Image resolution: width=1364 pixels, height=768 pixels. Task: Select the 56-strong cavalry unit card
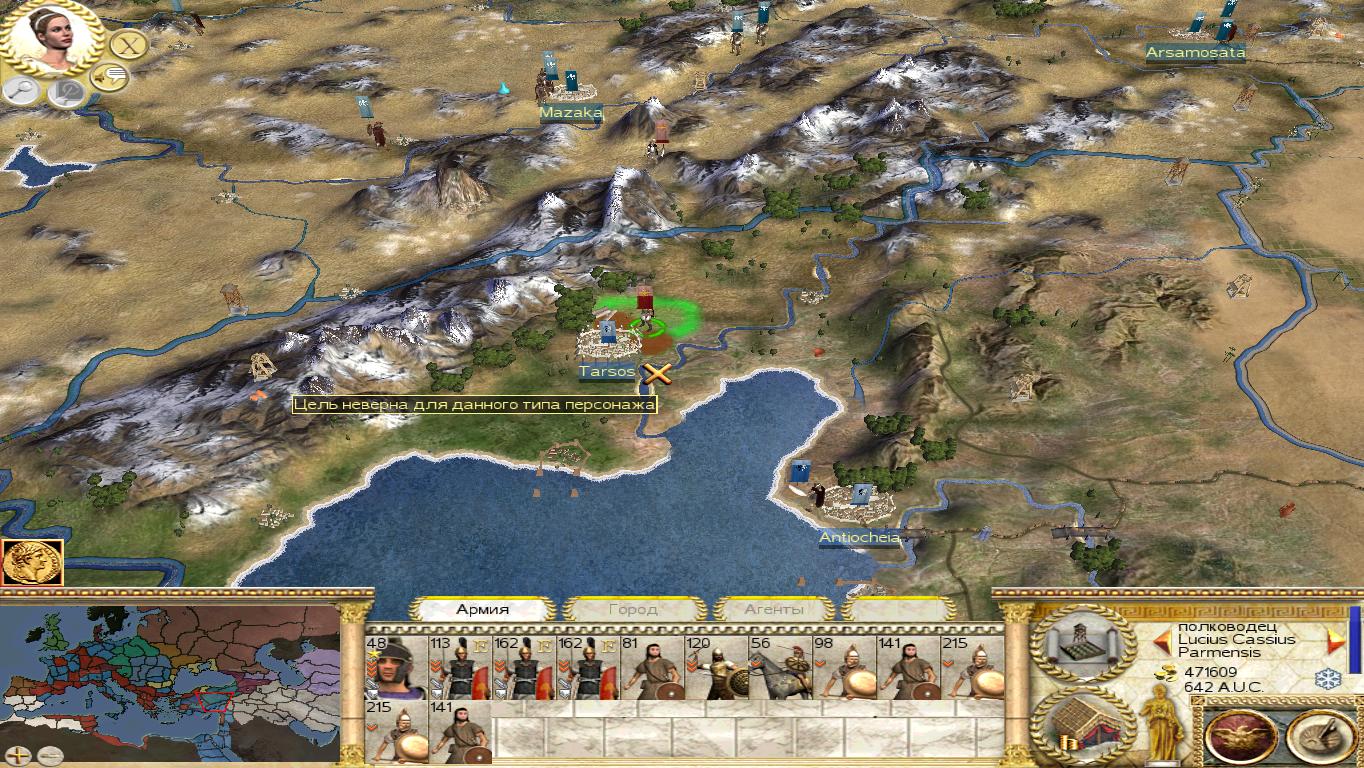tap(780, 667)
